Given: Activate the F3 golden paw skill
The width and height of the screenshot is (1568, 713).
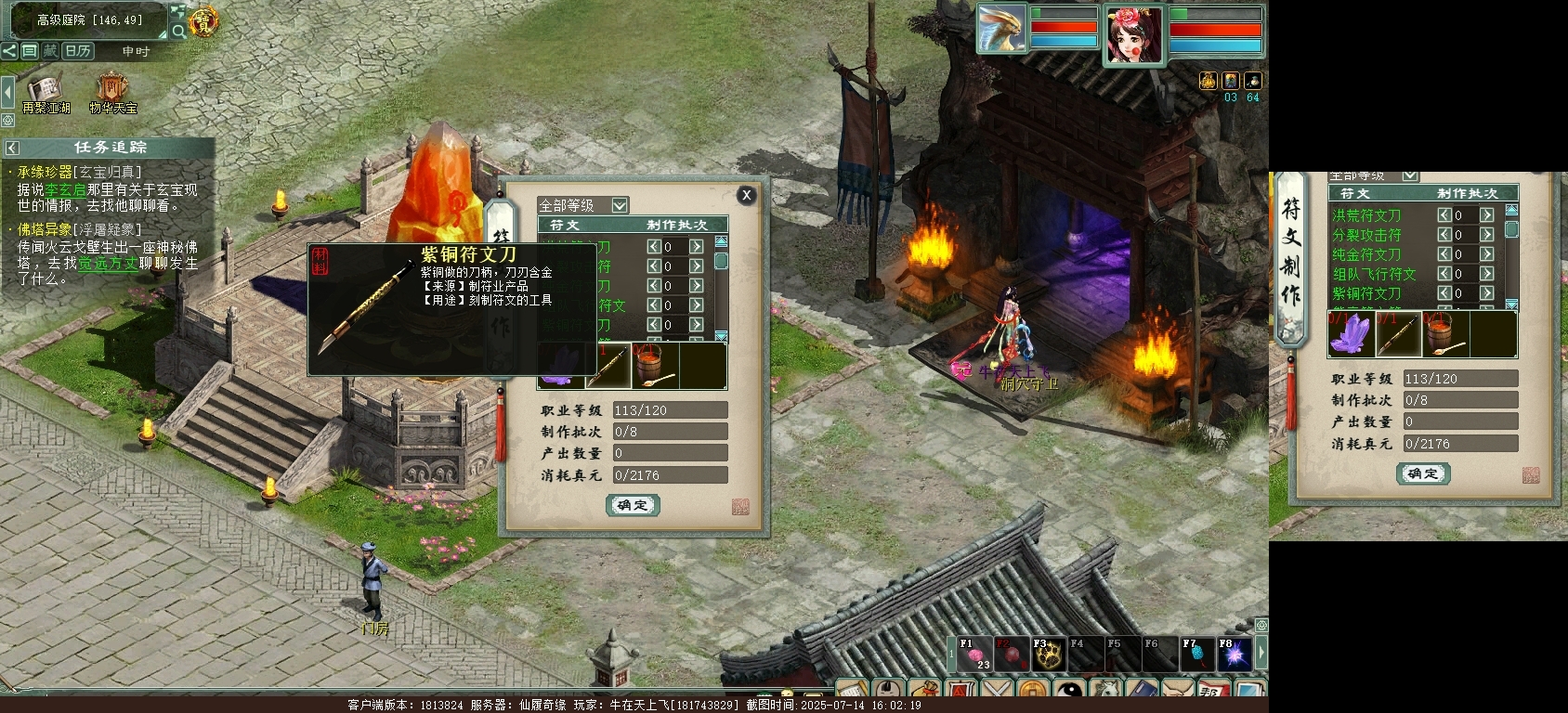Looking at the screenshot, I should [1049, 655].
